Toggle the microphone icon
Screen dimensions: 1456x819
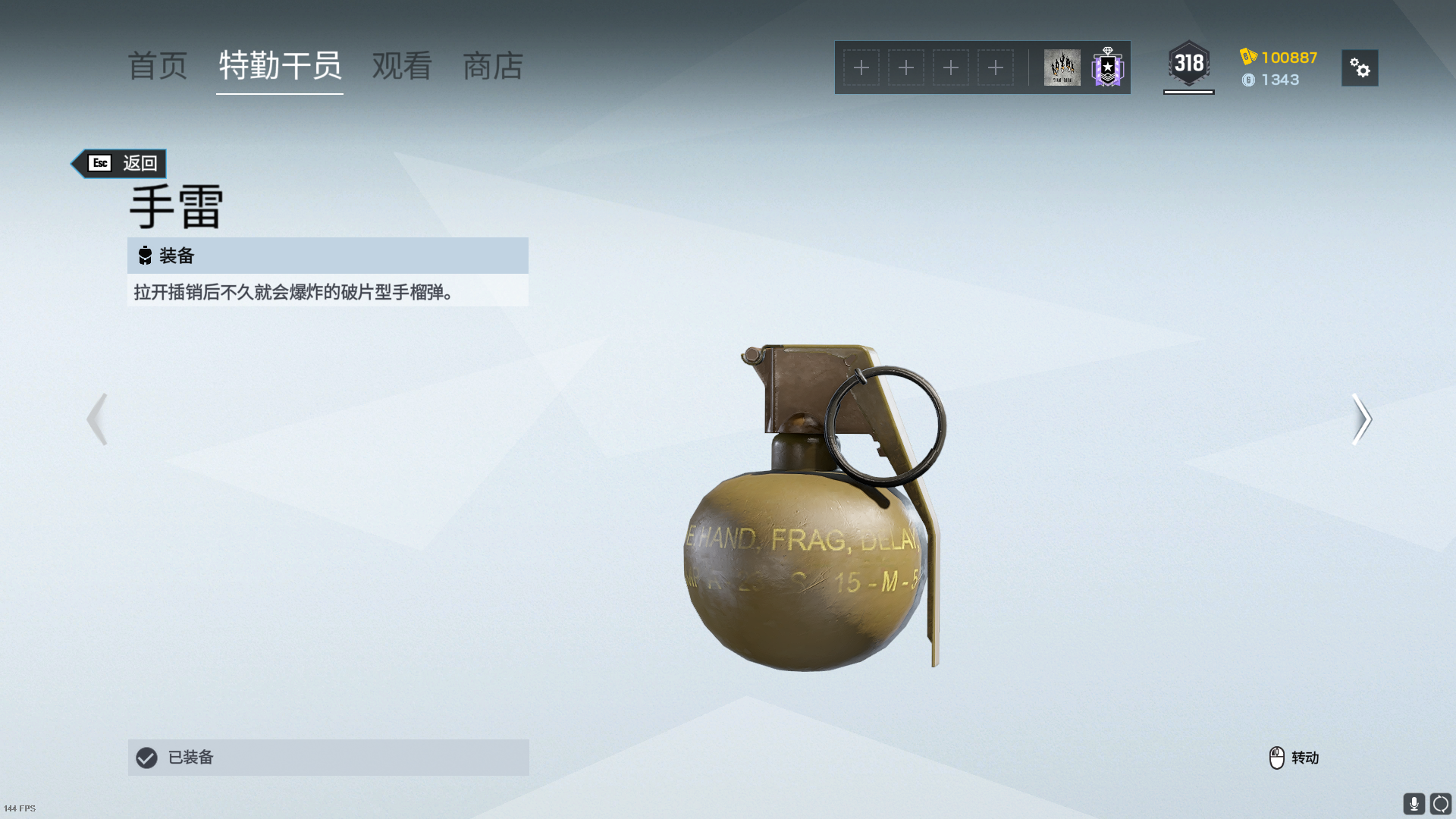(1414, 803)
